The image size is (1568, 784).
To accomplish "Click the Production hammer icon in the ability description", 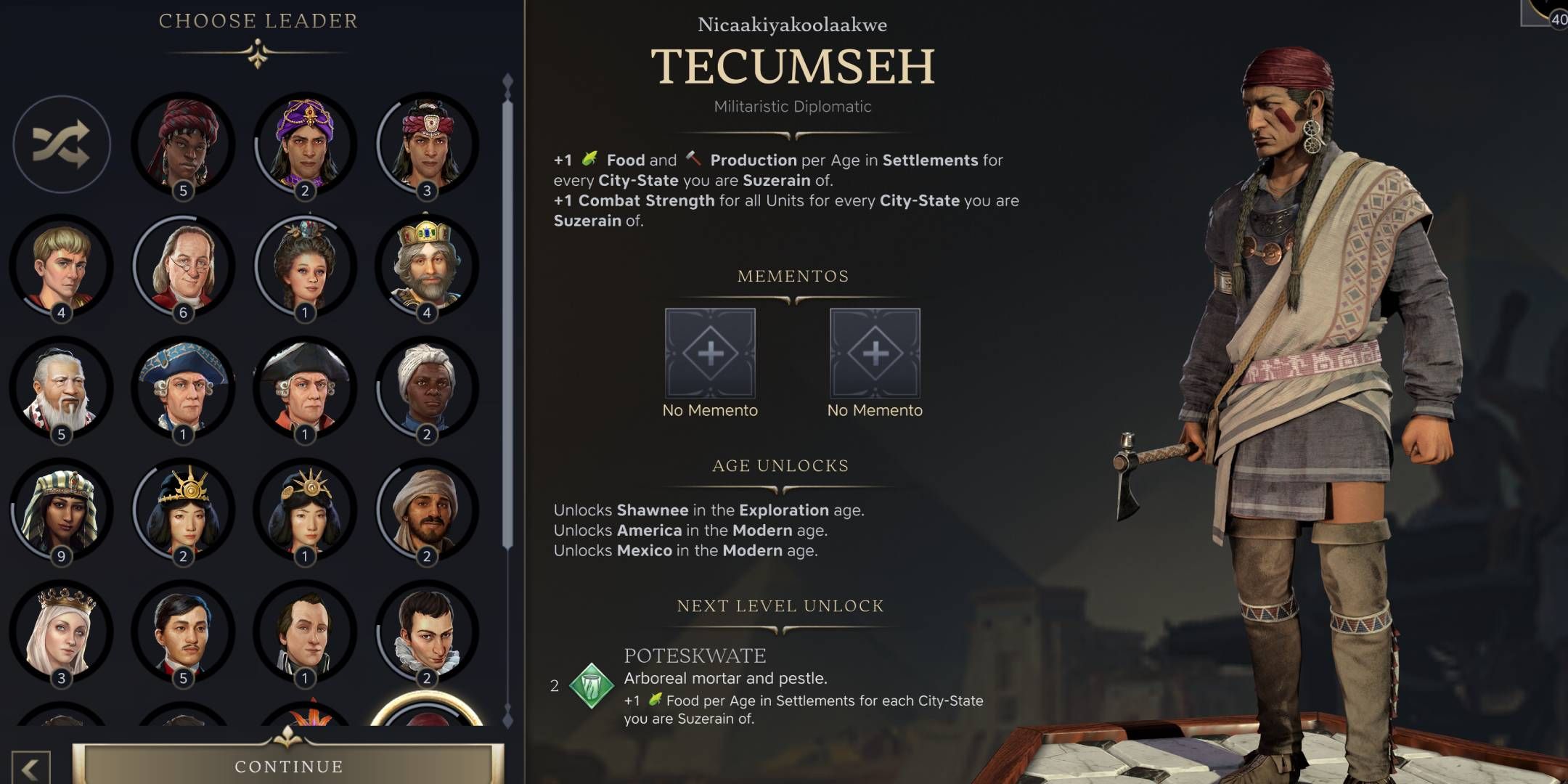I will (695, 158).
